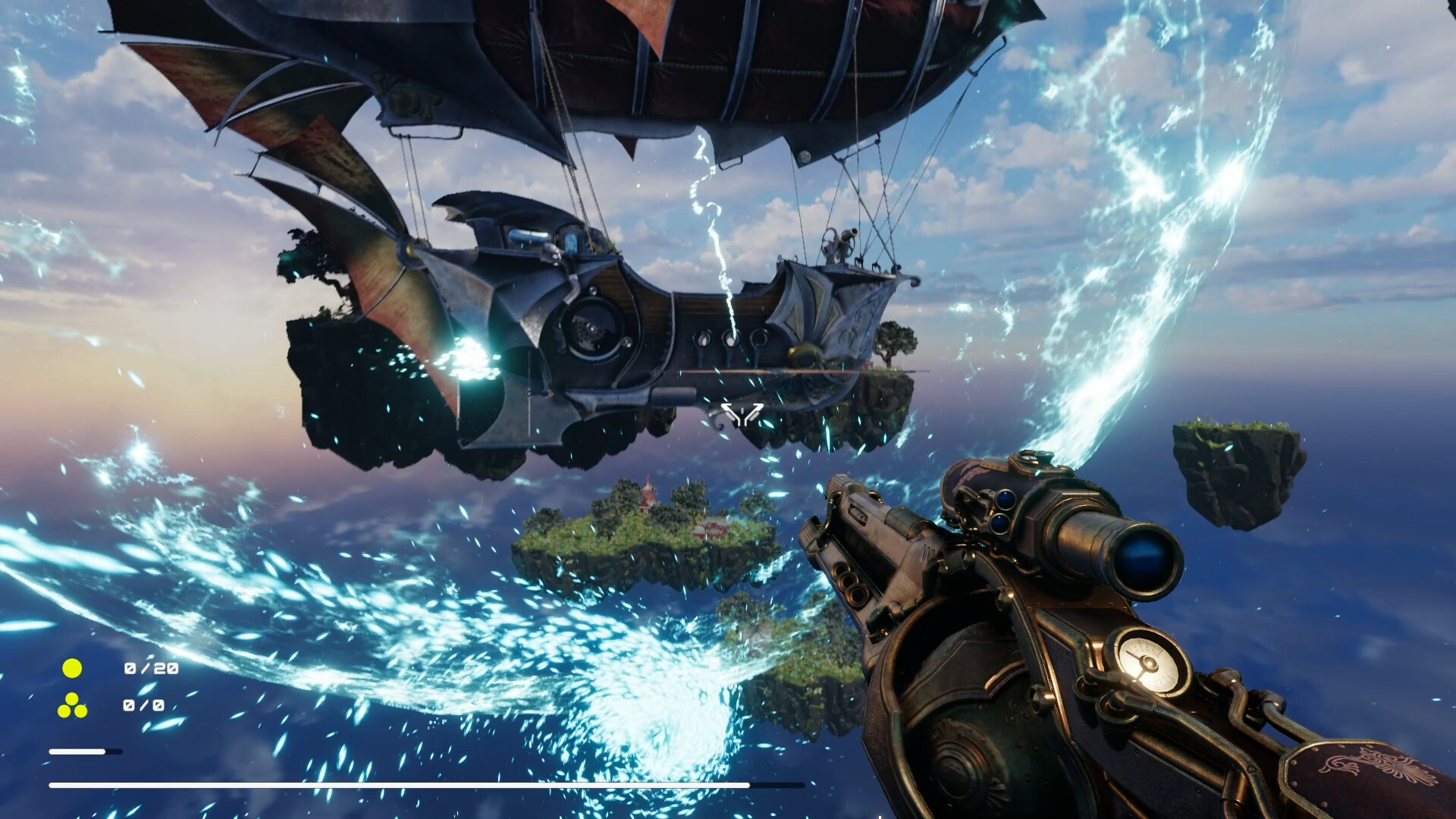
Task: Select the single yellow ammo orb icon
Action: [x=73, y=670]
